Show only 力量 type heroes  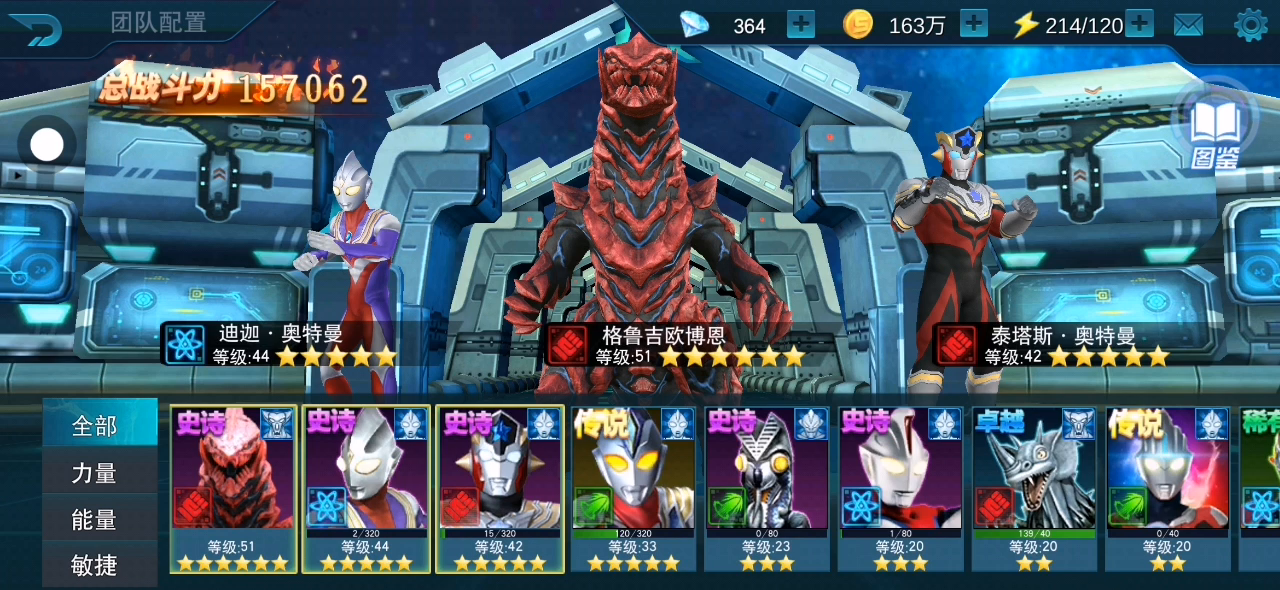(96, 473)
